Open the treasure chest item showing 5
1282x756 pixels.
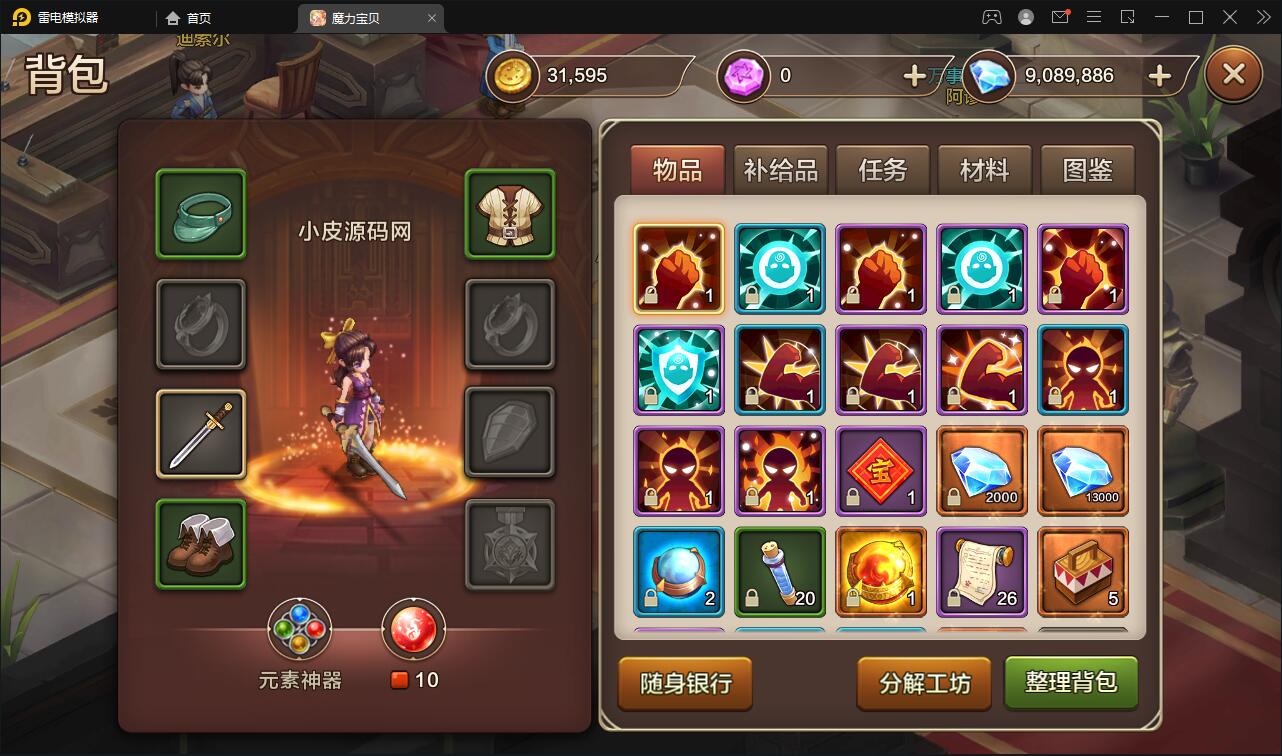[1083, 571]
